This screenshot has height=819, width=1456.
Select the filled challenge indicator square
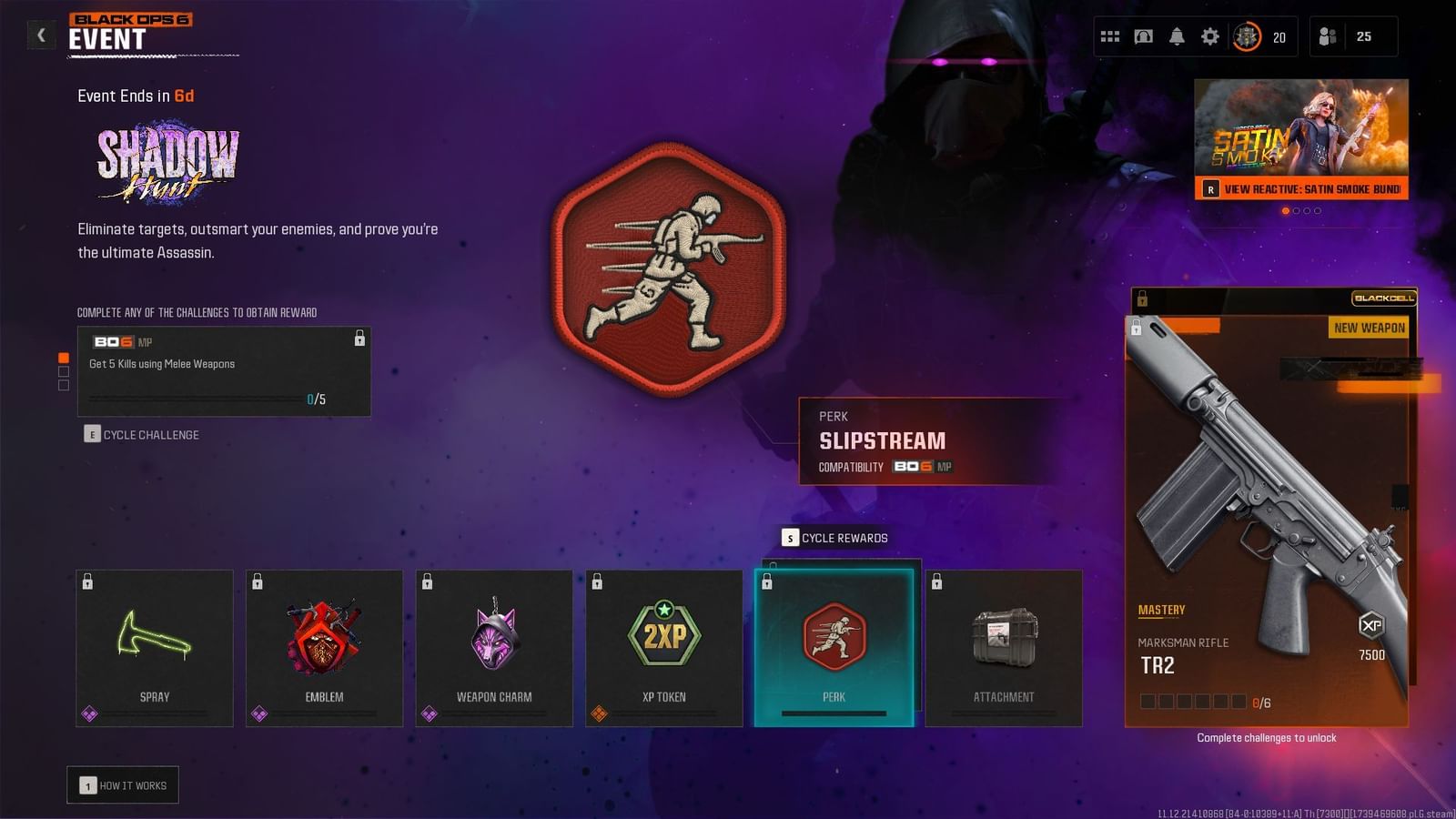coord(64,358)
